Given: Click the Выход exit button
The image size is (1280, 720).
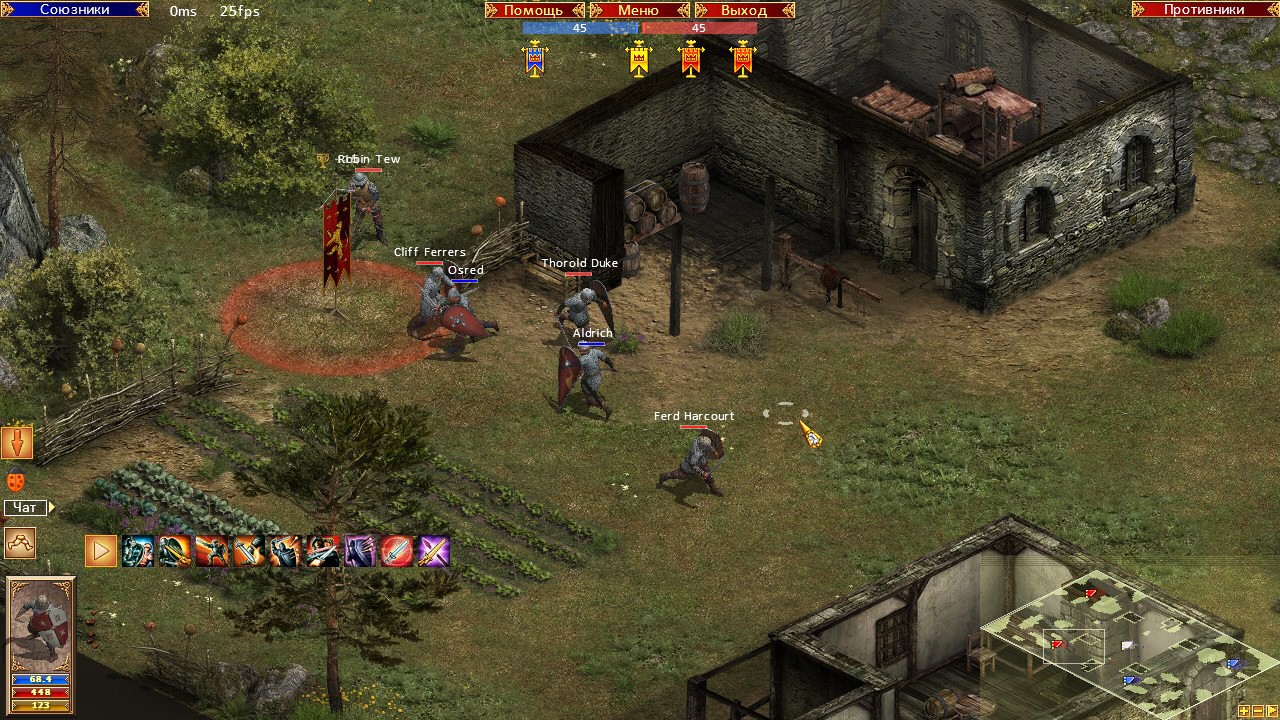Looking at the screenshot, I should coord(743,10).
